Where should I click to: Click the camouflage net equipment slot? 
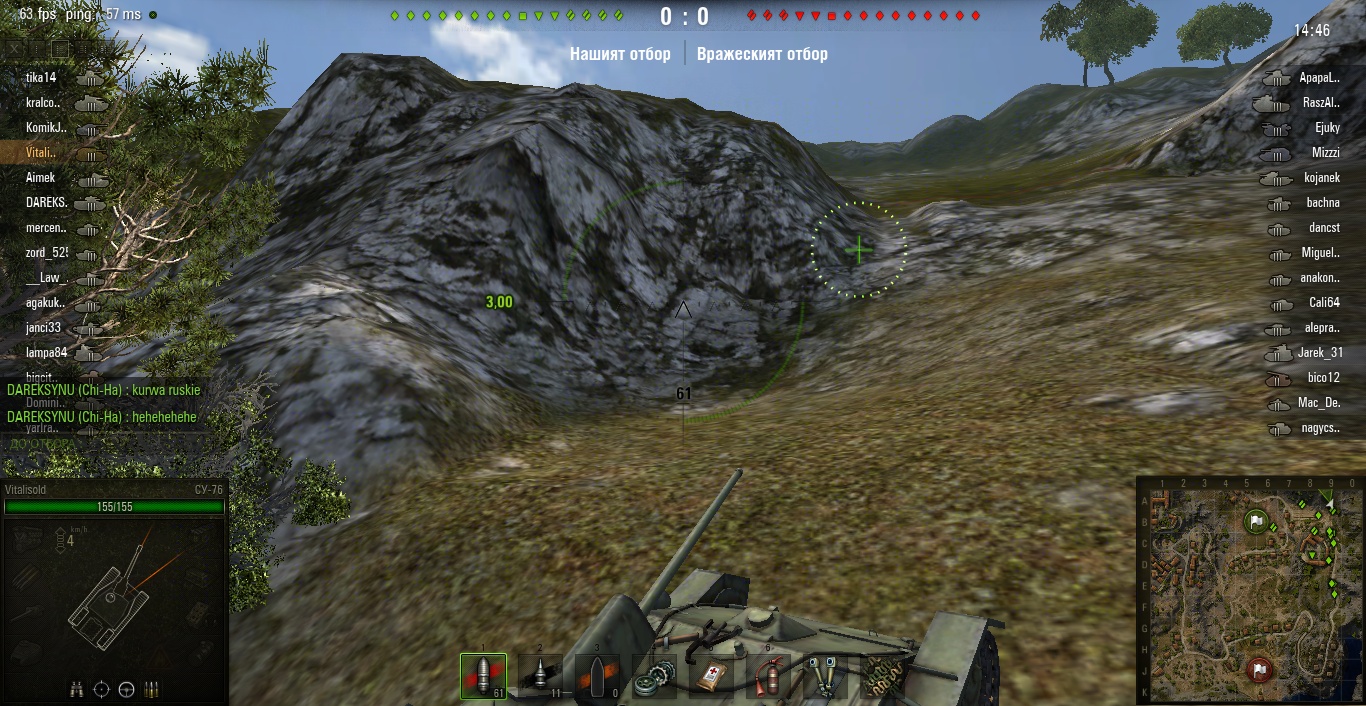click(x=882, y=676)
